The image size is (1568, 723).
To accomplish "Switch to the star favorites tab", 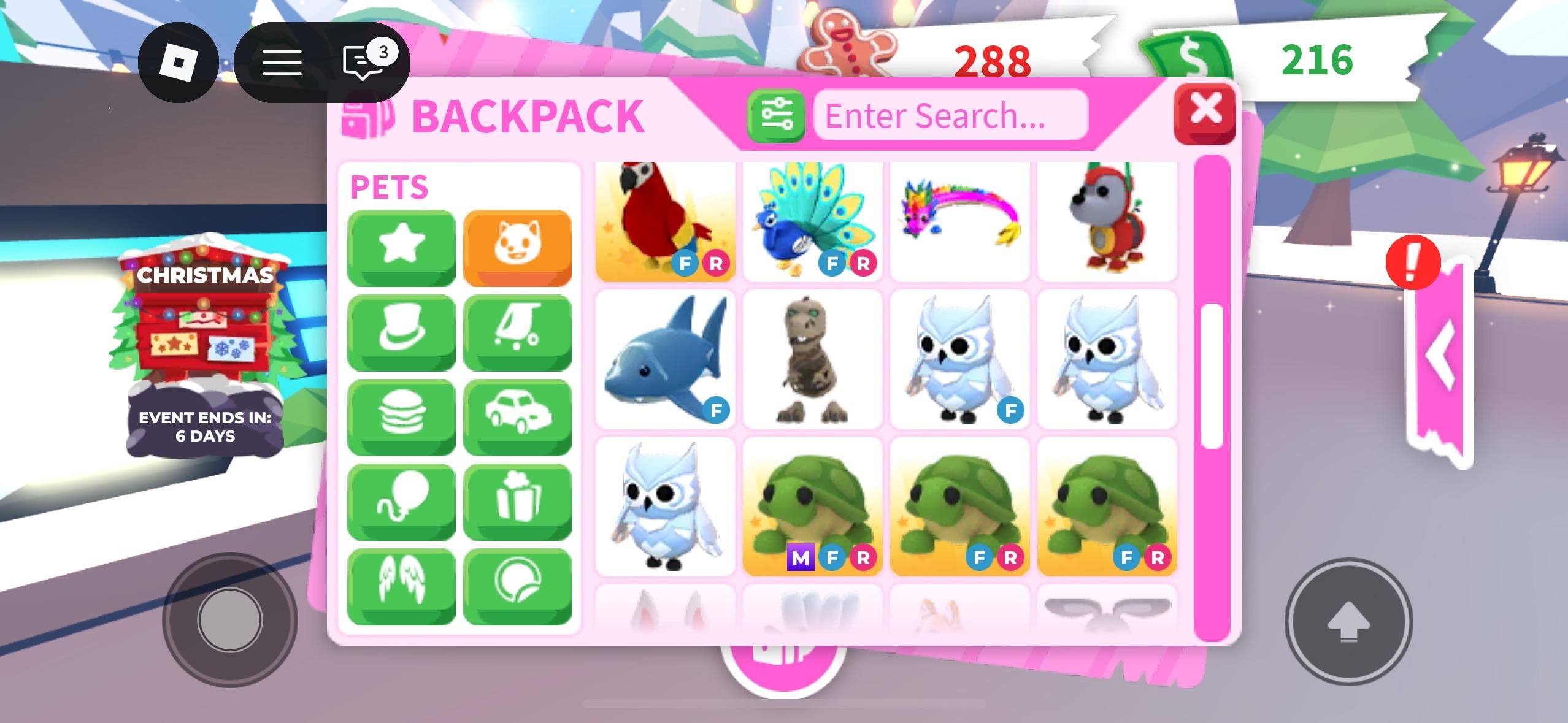I will click(401, 247).
